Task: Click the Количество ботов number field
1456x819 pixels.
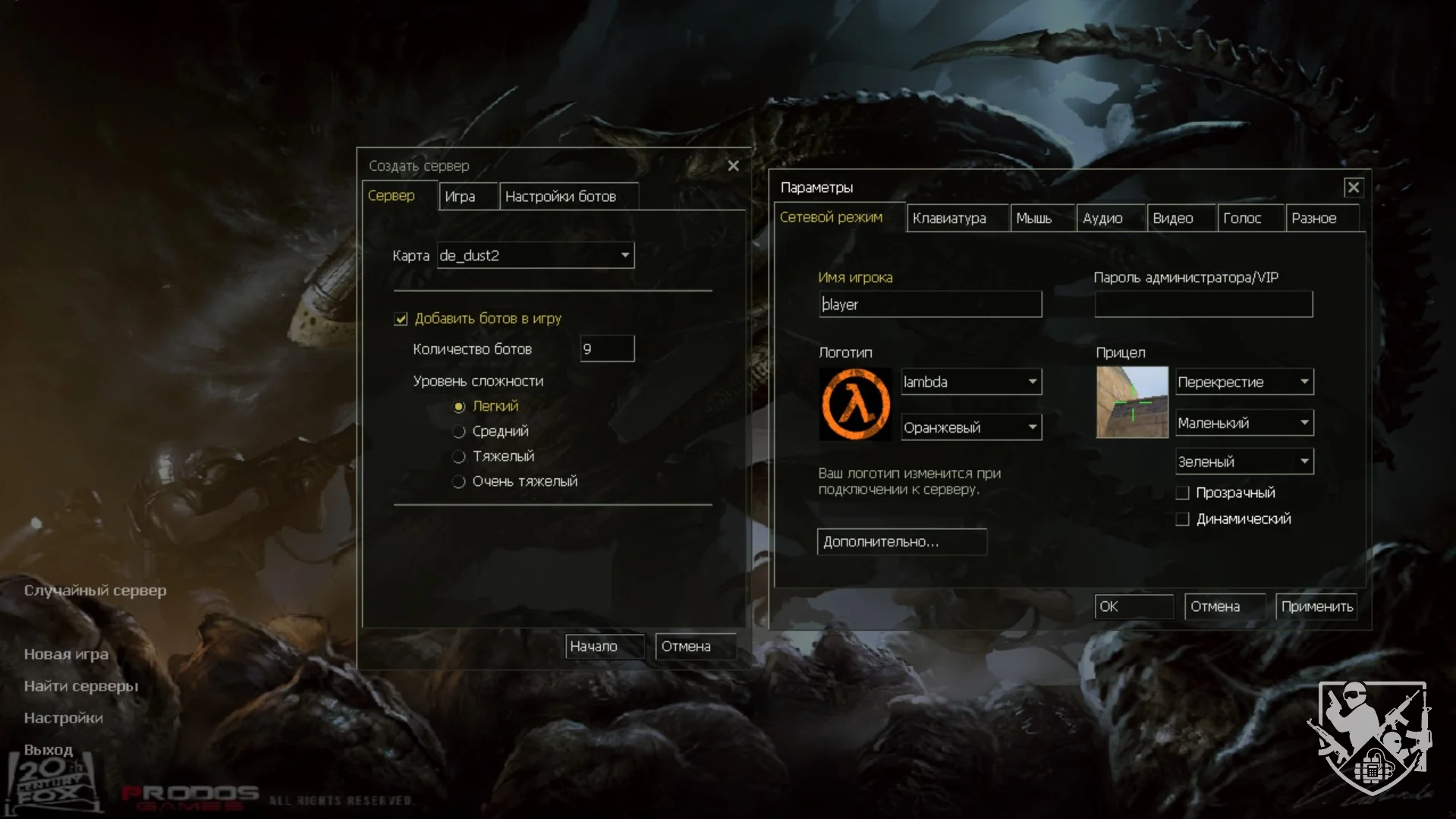Action: coord(607,349)
